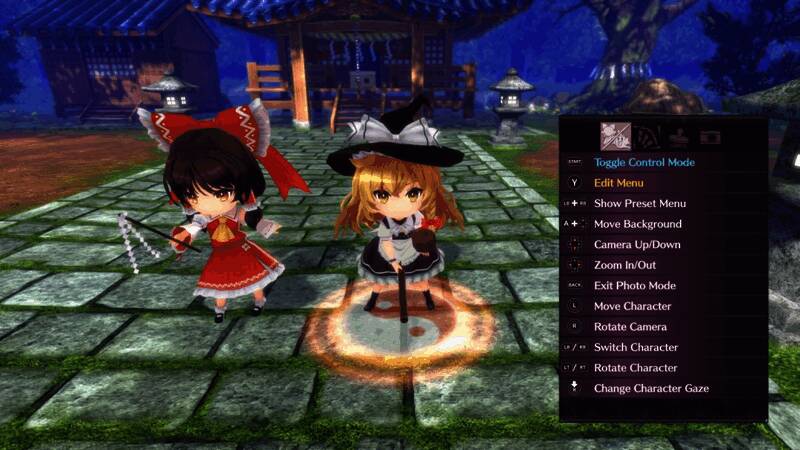Select the Toggle Control Mode entry
This screenshot has height=450, width=800.
pyautogui.click(x=644, y=162)
